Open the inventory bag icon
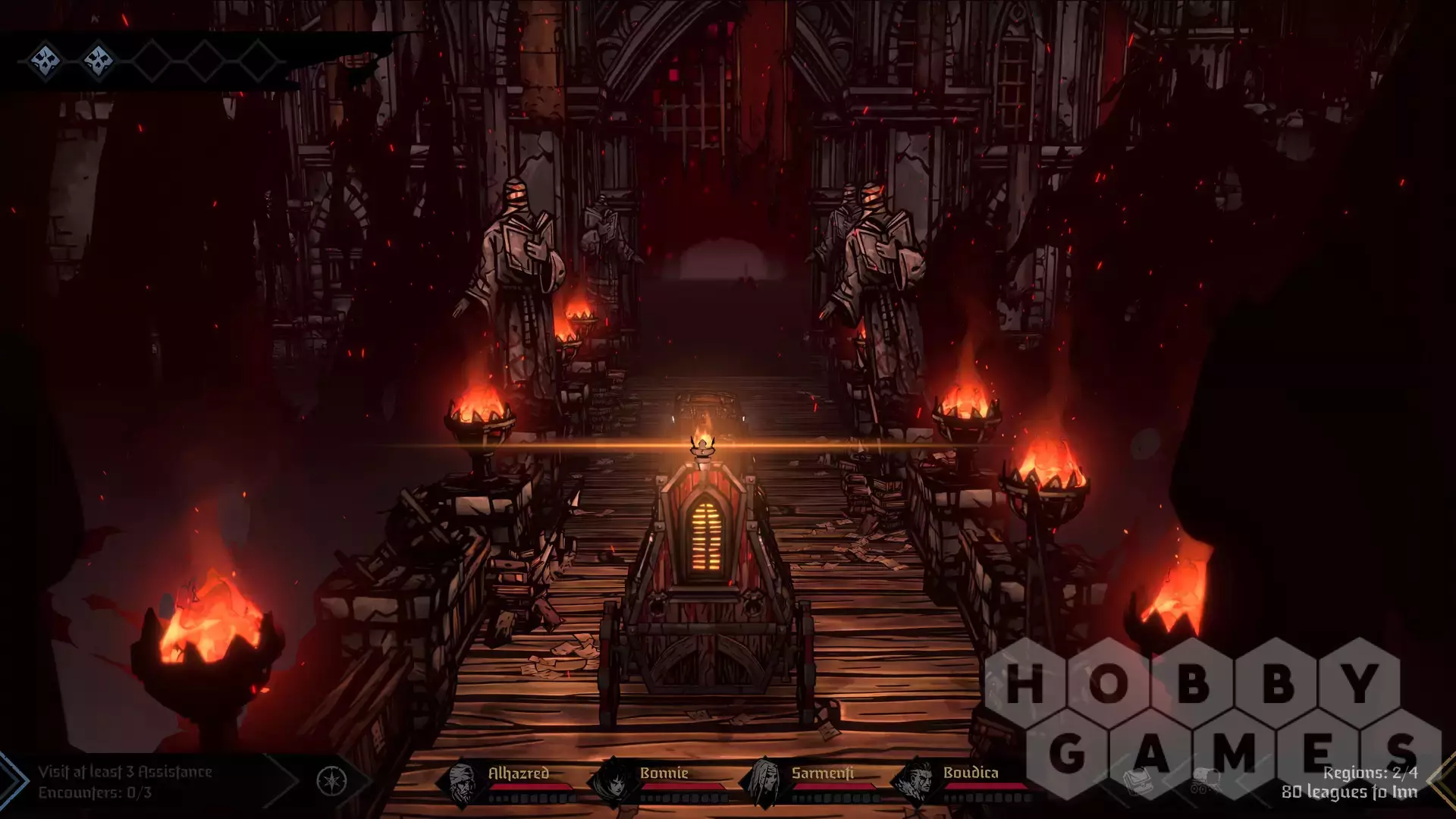Viewport: 1456px width, 819px height. (x=1138, y=781)
